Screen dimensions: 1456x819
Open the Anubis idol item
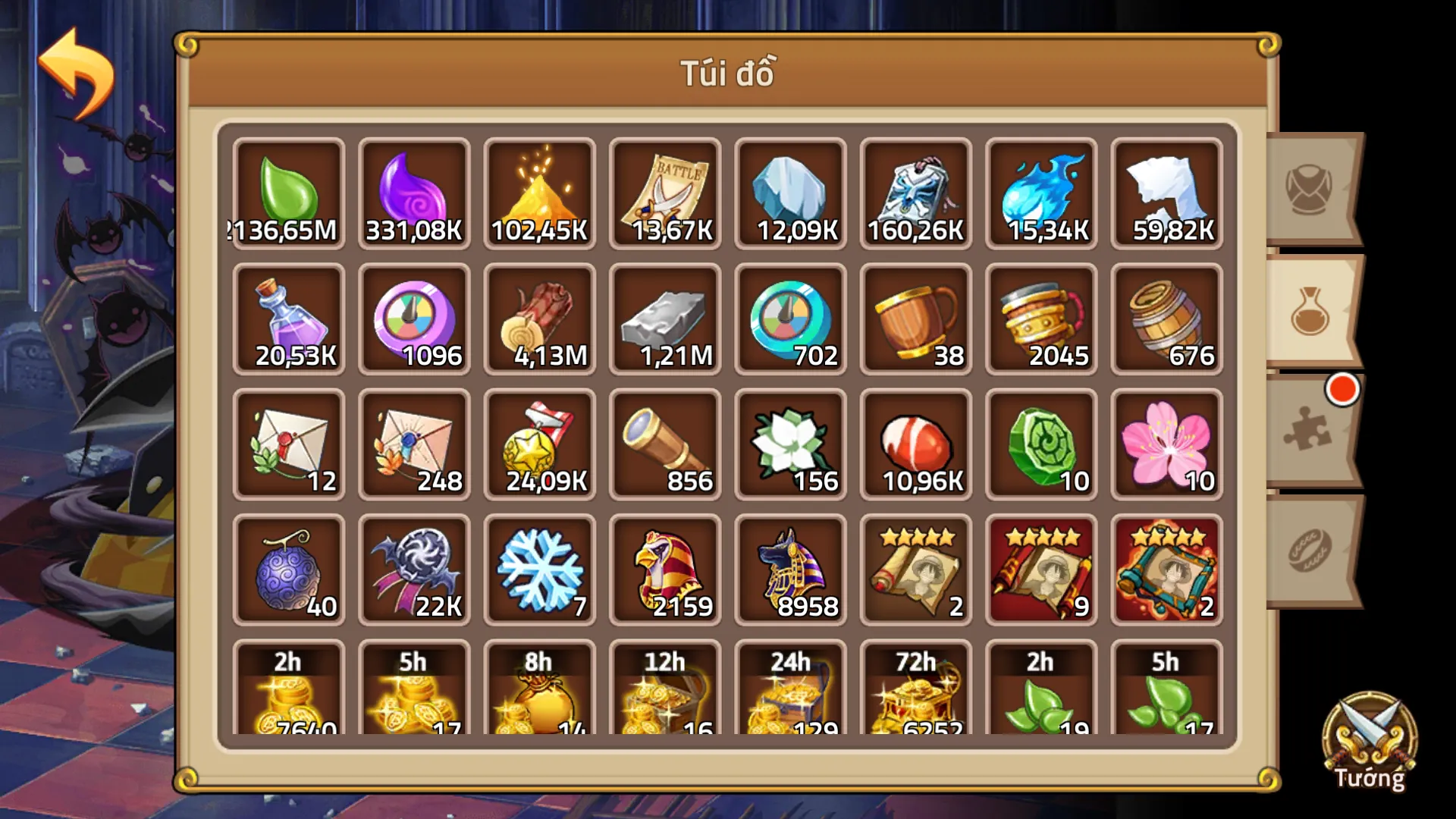[x=791, y=569]
